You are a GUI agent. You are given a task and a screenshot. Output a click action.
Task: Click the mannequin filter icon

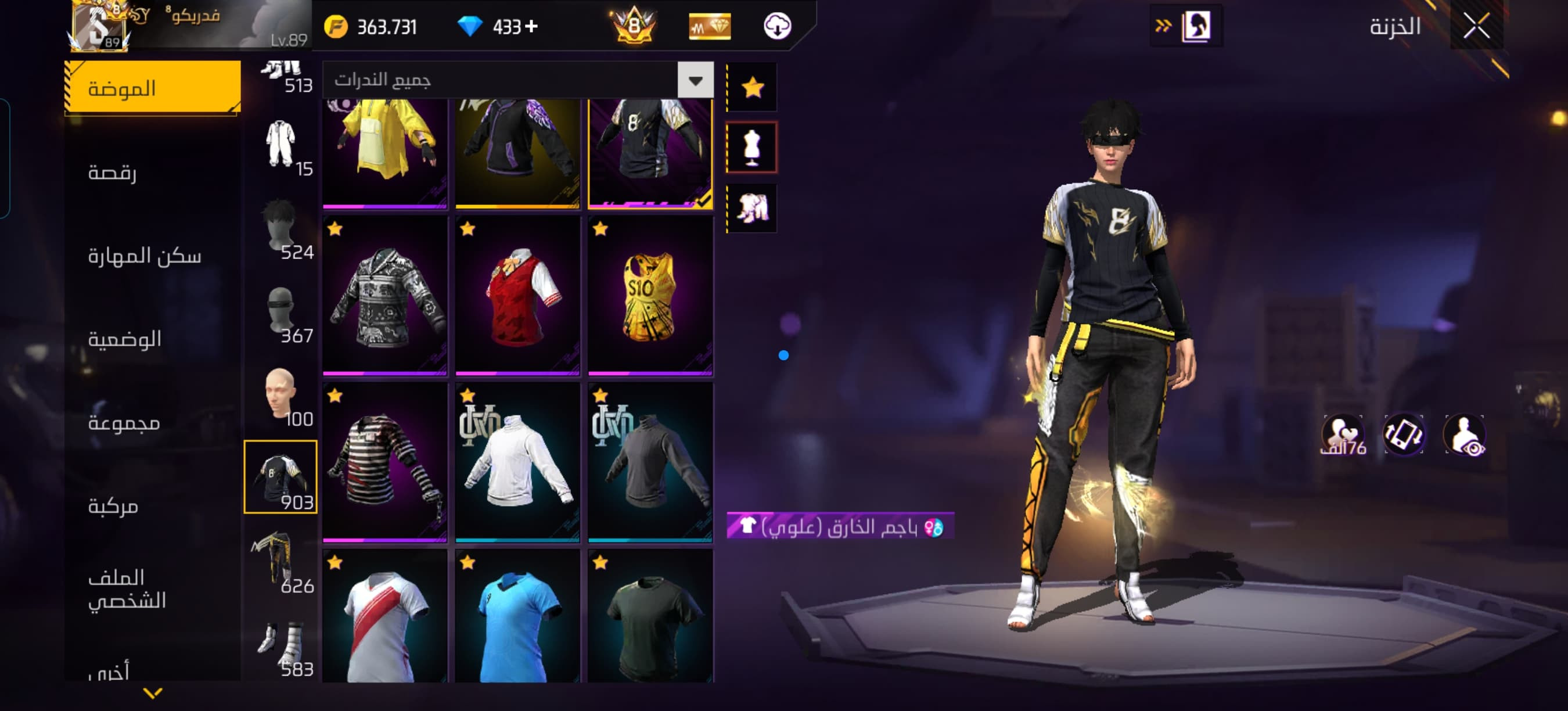752,147
